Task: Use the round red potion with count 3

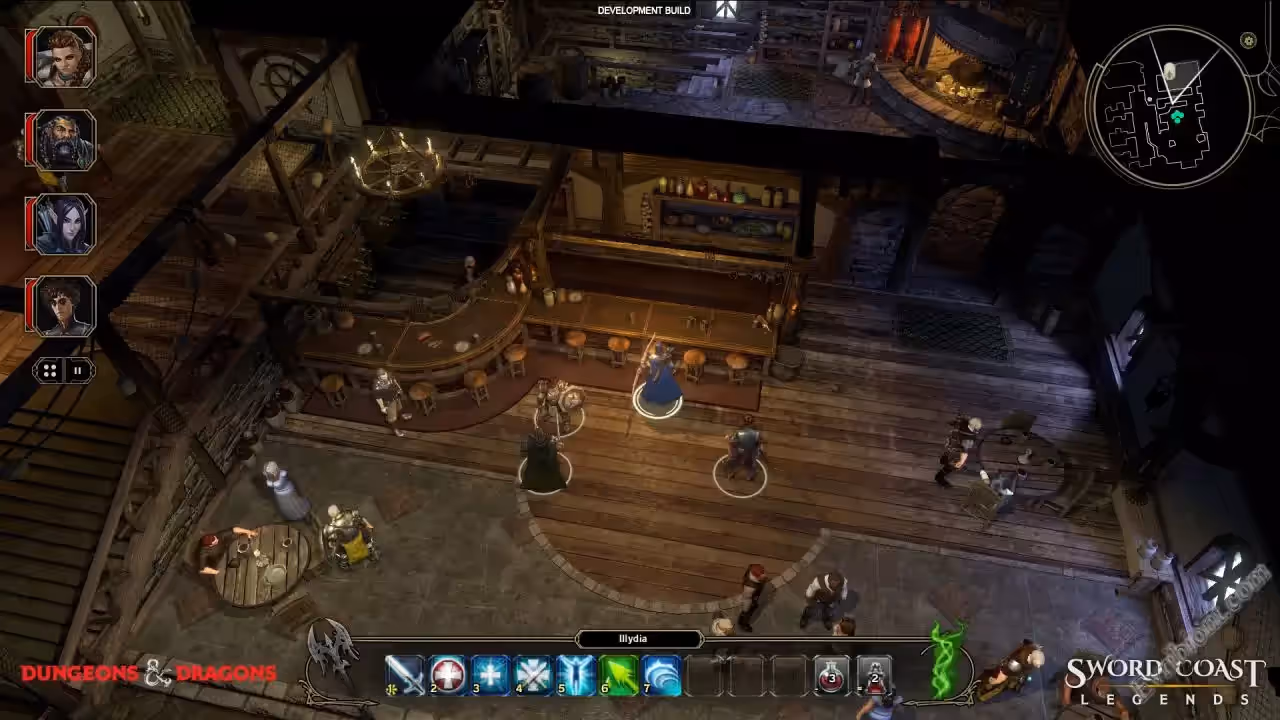Action: pyautogui.click(x=832, y=676)
